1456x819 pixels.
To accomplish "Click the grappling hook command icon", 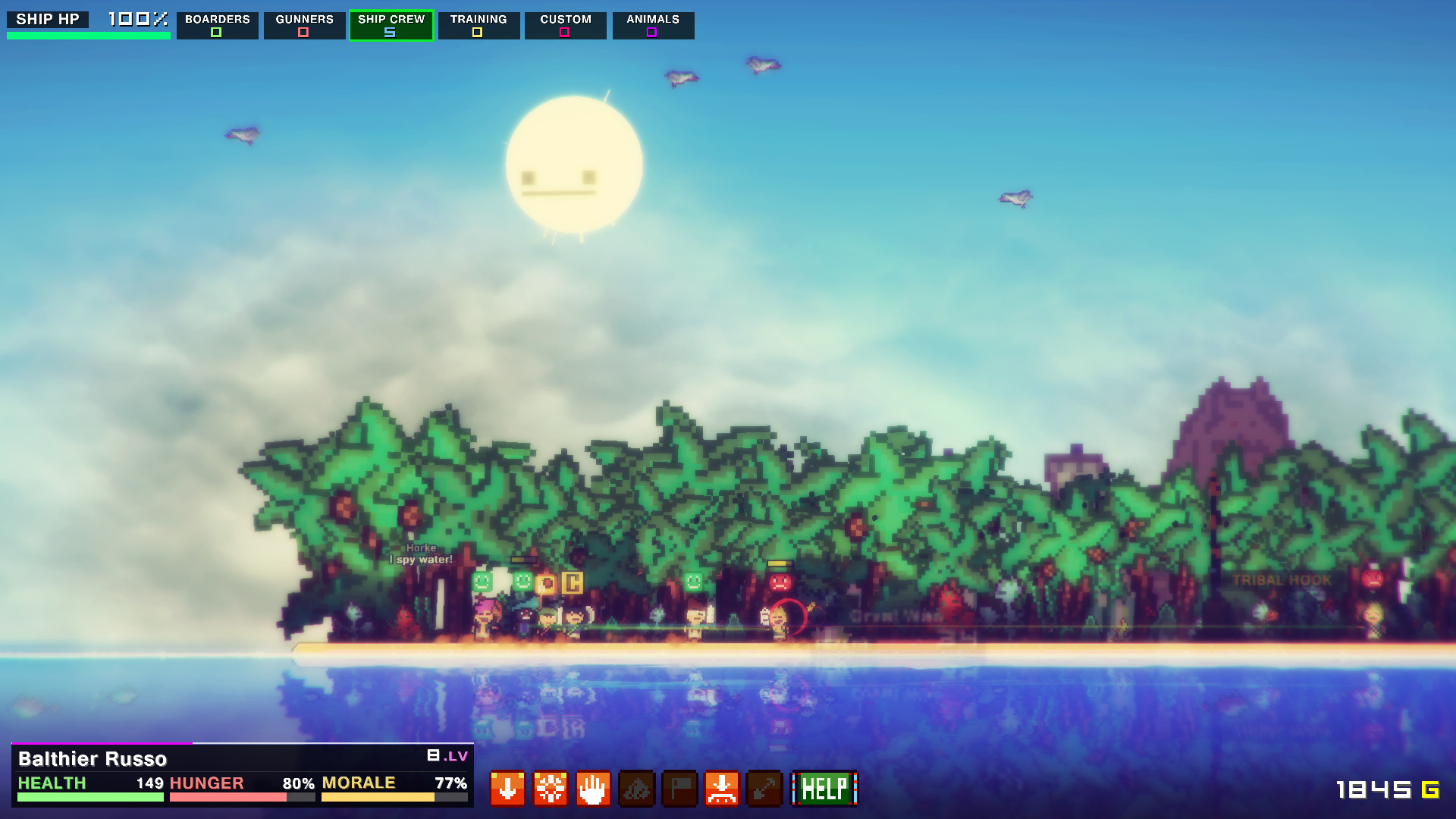I will click(766, 789).
